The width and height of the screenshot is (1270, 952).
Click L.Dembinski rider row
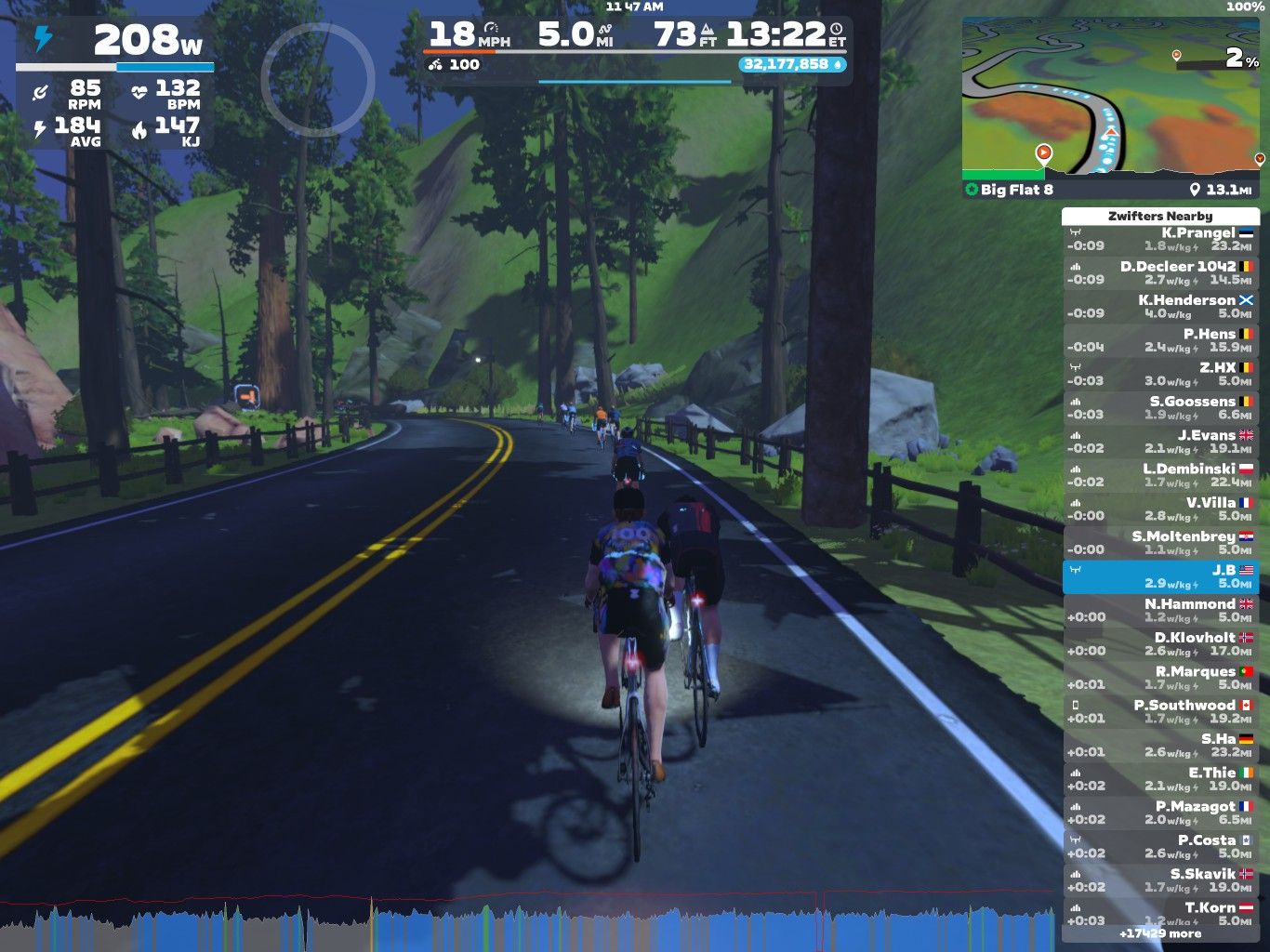tap(1160, 475)
